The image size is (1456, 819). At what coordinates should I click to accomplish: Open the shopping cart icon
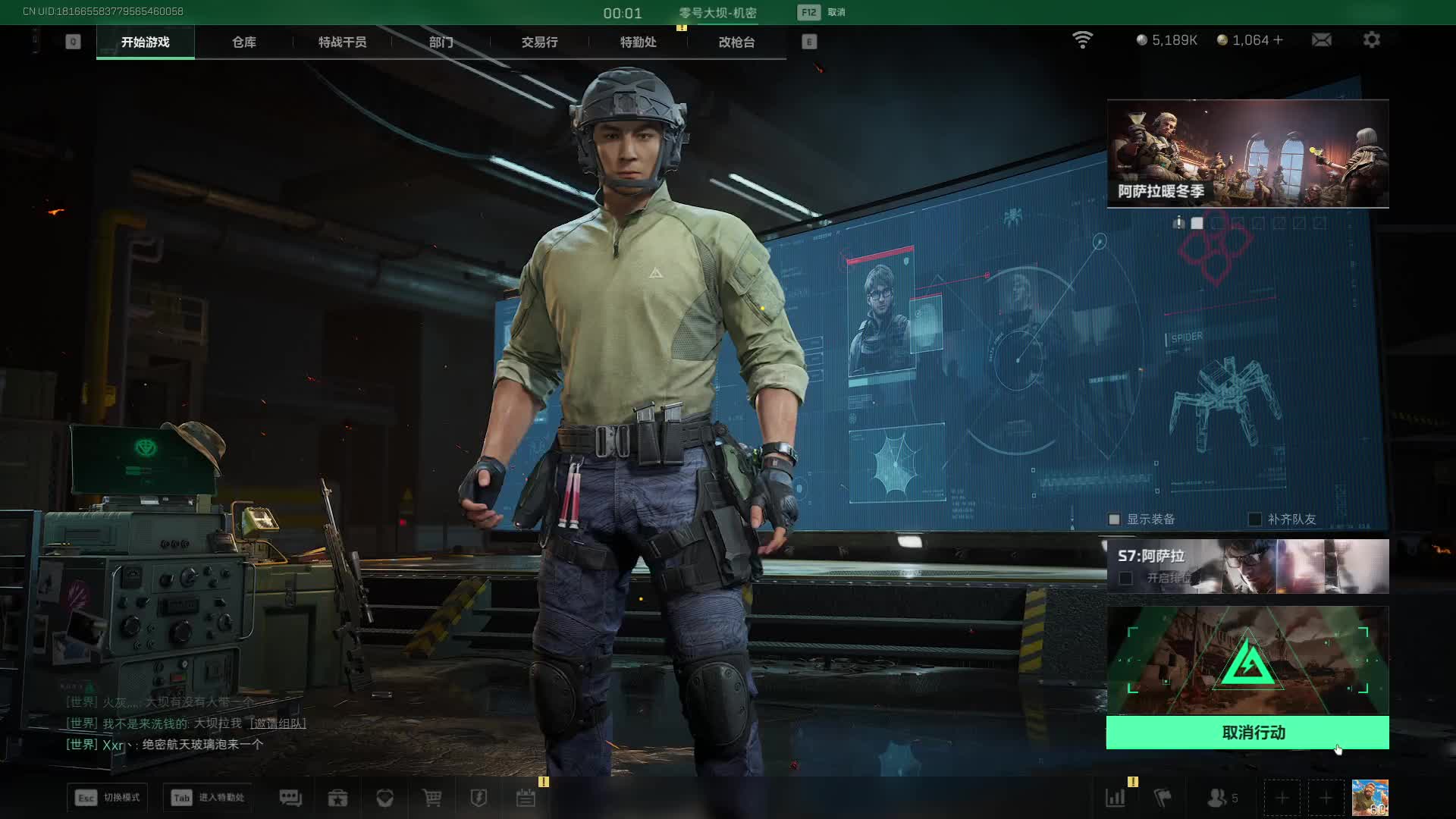(431, 798)
